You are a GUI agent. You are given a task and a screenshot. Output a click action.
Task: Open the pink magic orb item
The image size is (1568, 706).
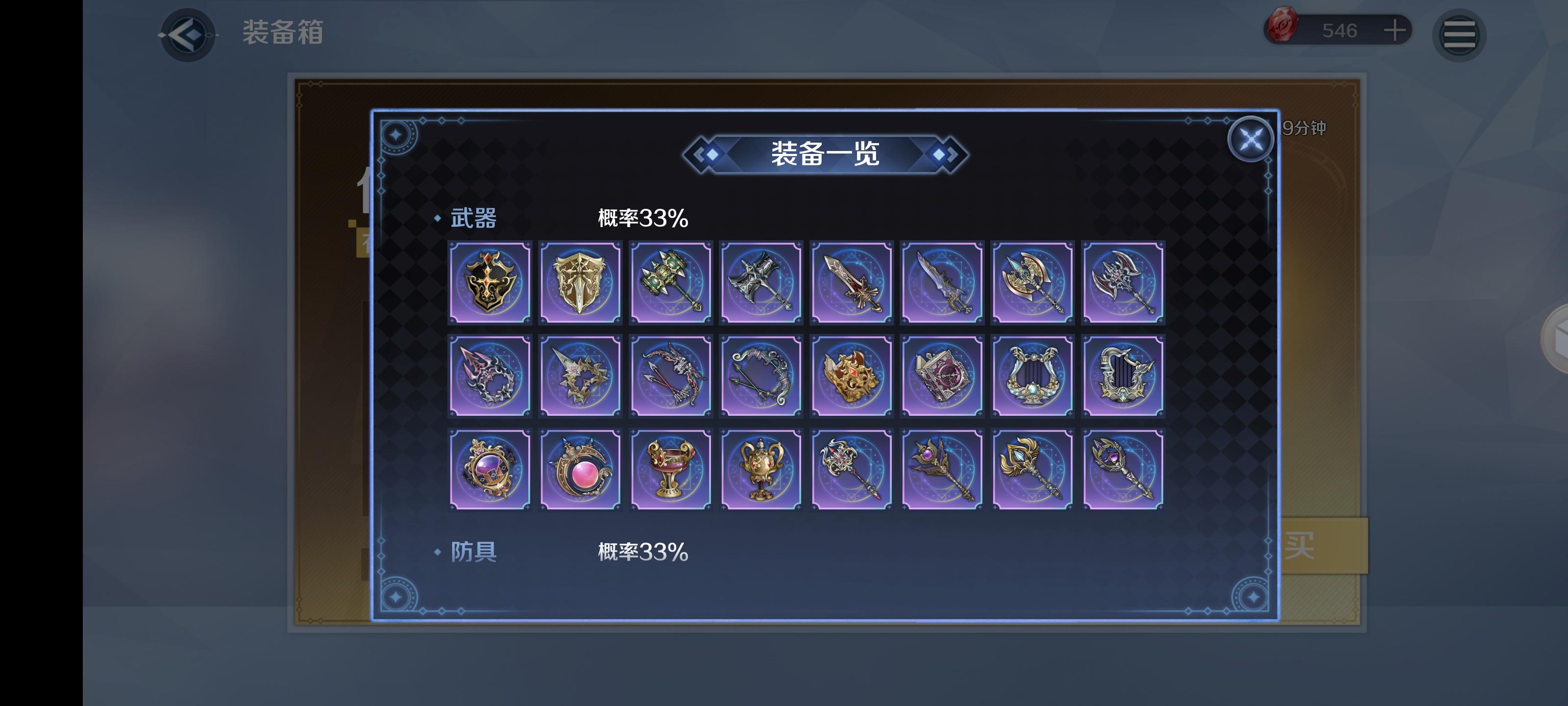pos(581,469)
